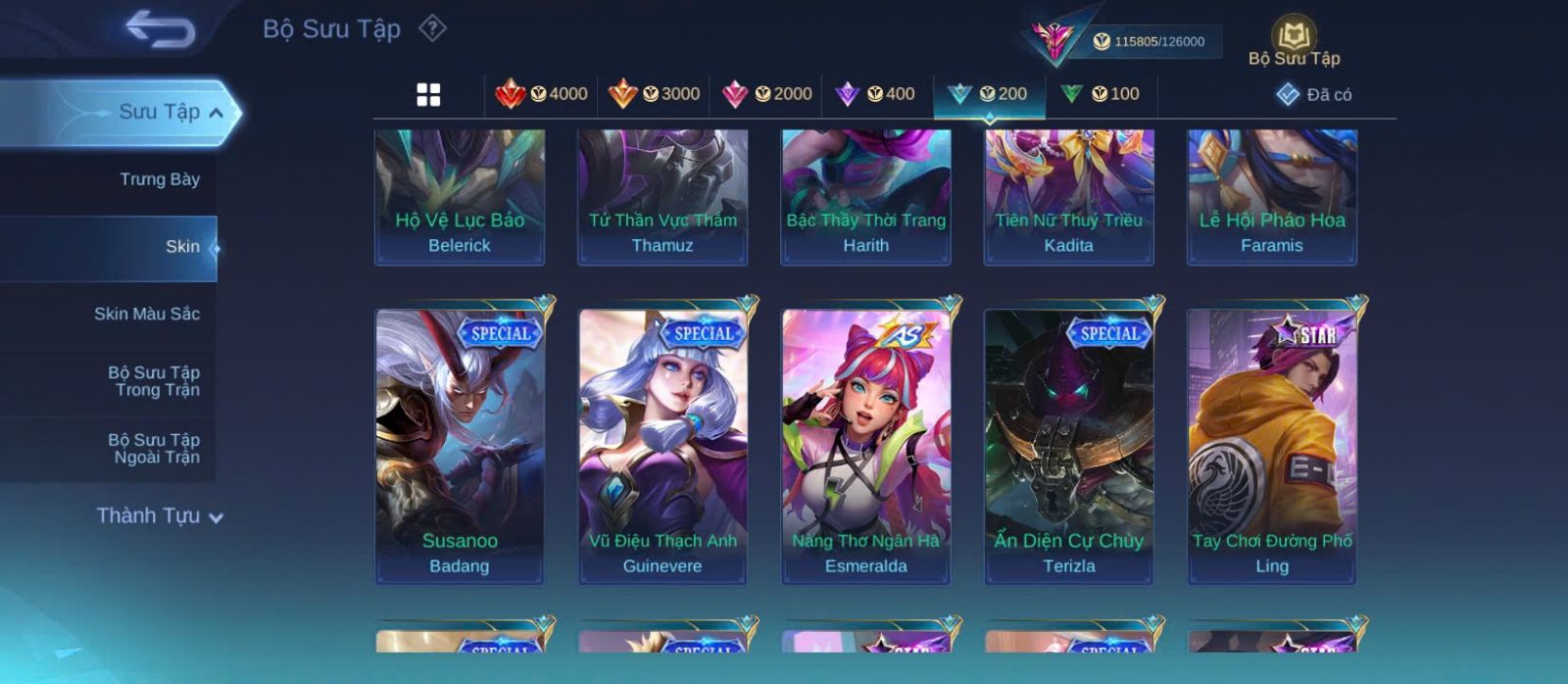Open the collection help question mark
The height and width of the screenshot is (684, 1568).
432,28
